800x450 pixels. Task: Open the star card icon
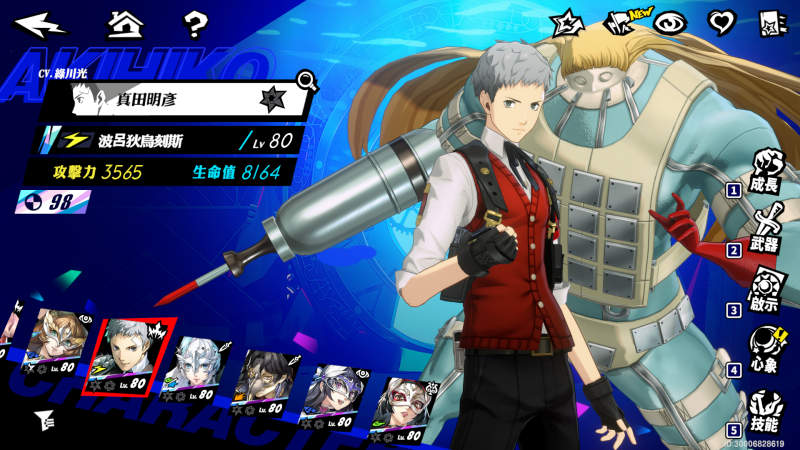(x=770, y=22)
